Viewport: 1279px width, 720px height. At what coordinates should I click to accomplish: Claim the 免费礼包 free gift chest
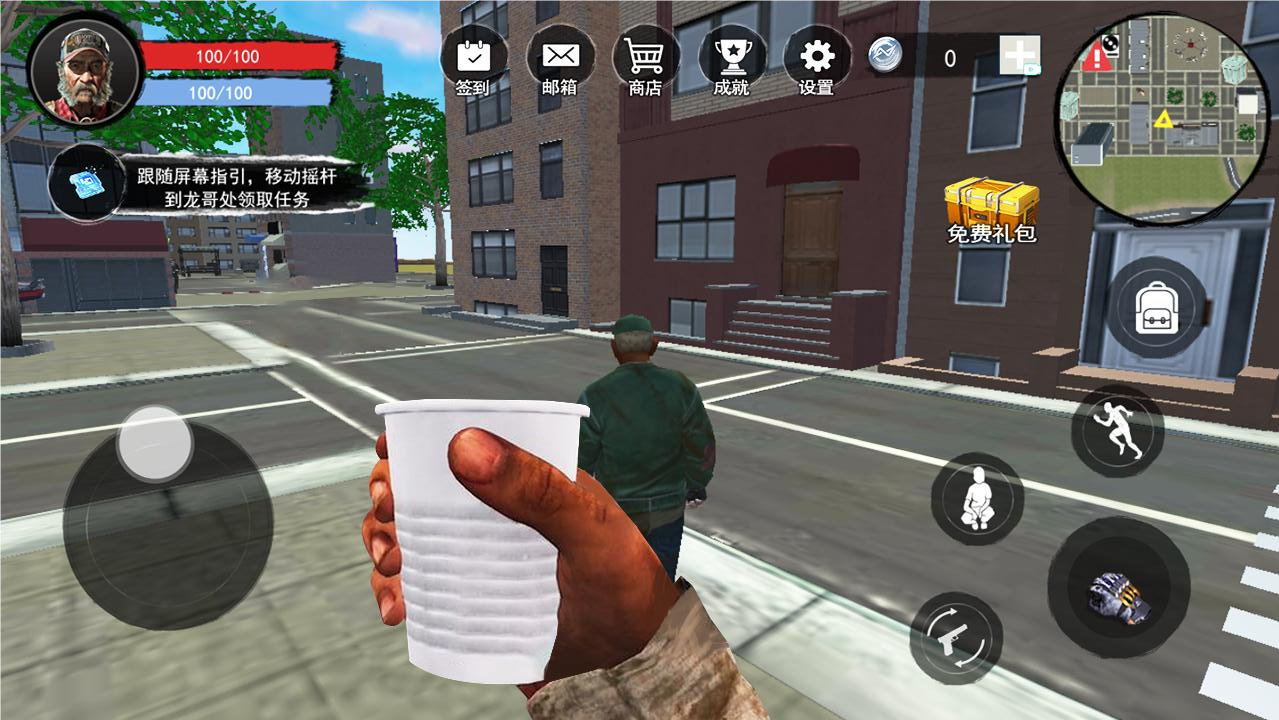[991, 210]
